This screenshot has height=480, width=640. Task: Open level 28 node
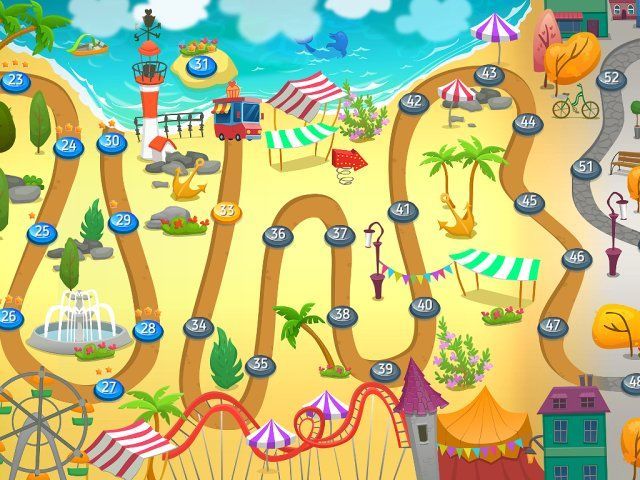pos(148,328)
